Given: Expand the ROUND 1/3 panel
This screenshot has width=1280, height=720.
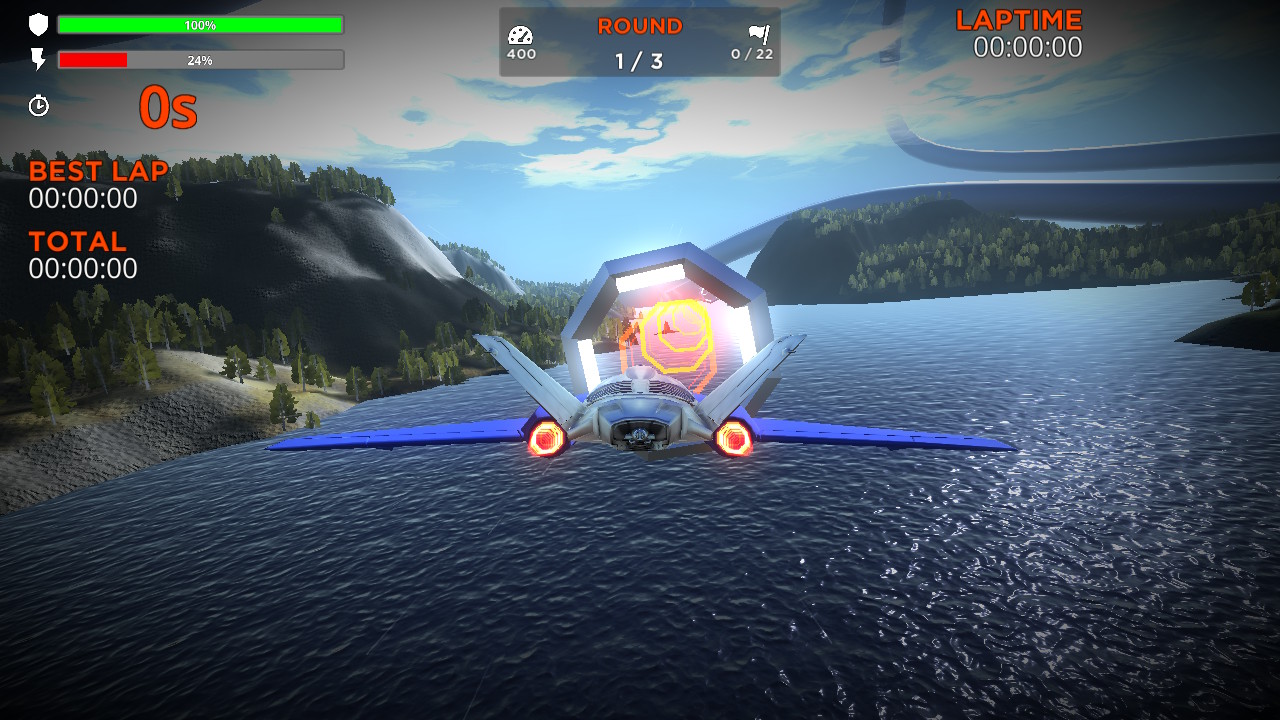Looking at the screenshot, I should pyautogui.click(x=640, y=42).
